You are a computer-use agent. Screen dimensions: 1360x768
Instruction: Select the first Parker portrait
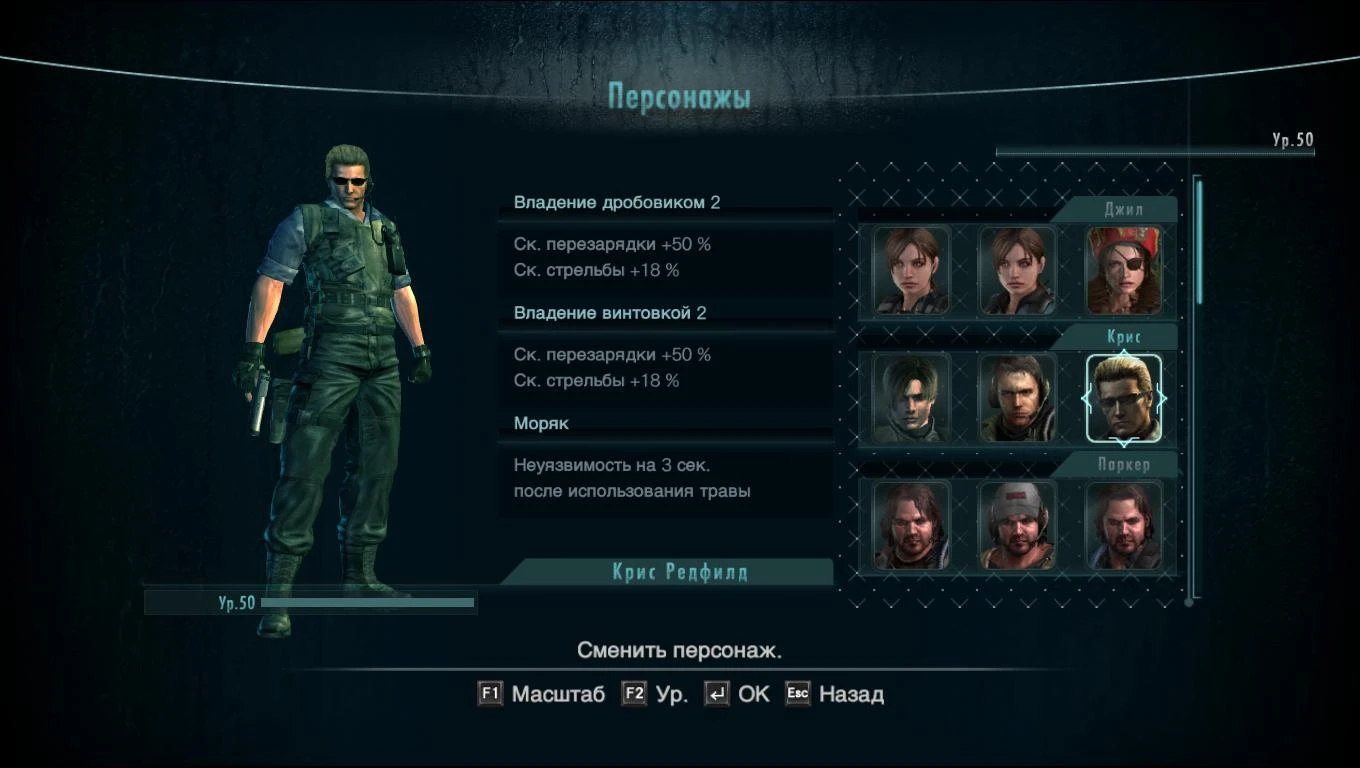coord(912,524)
